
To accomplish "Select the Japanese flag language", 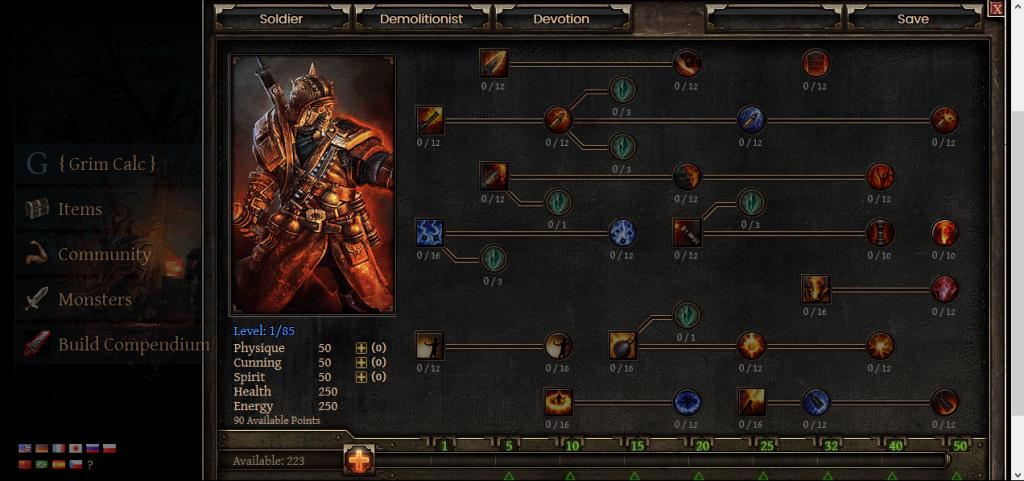I will pos(75,449).
